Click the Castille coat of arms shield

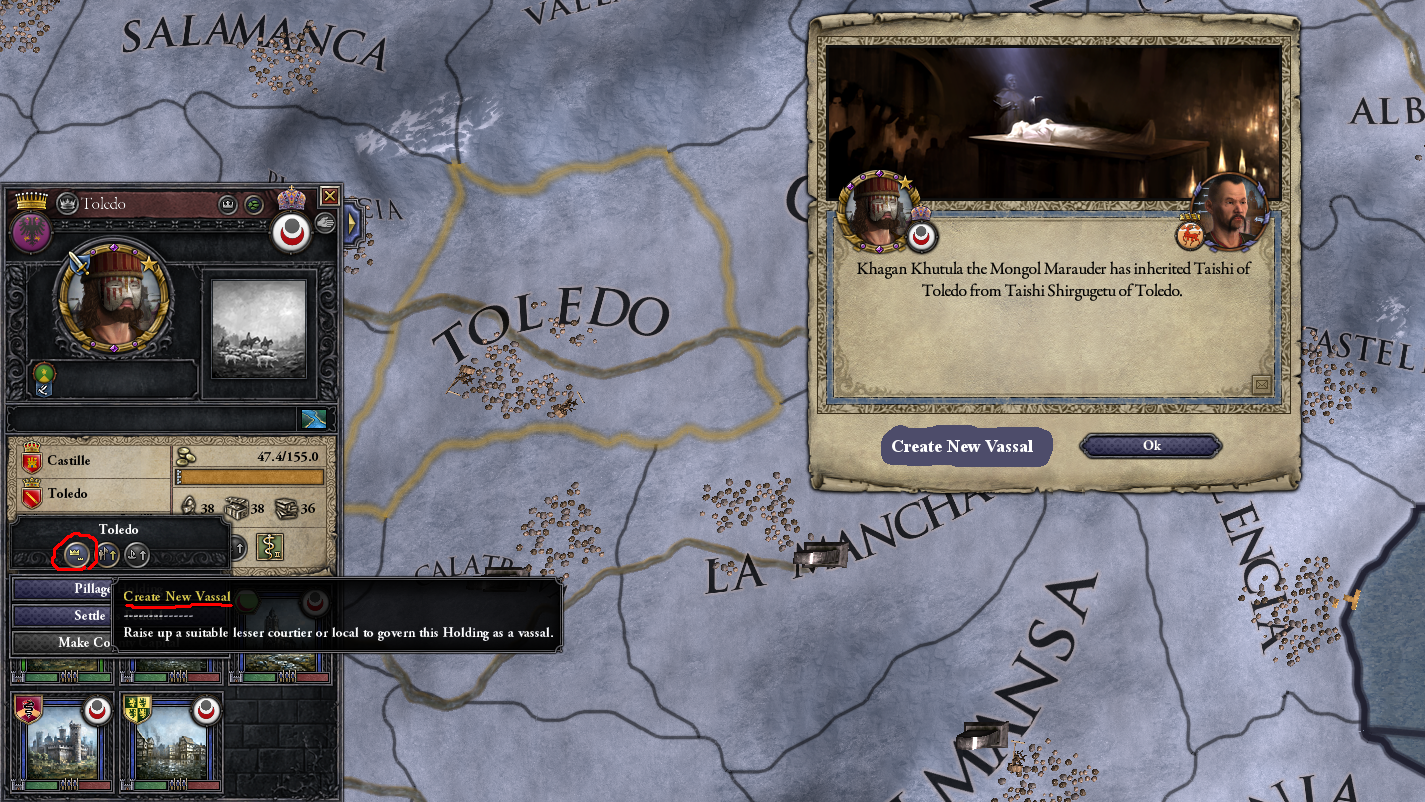pos(30,461)
